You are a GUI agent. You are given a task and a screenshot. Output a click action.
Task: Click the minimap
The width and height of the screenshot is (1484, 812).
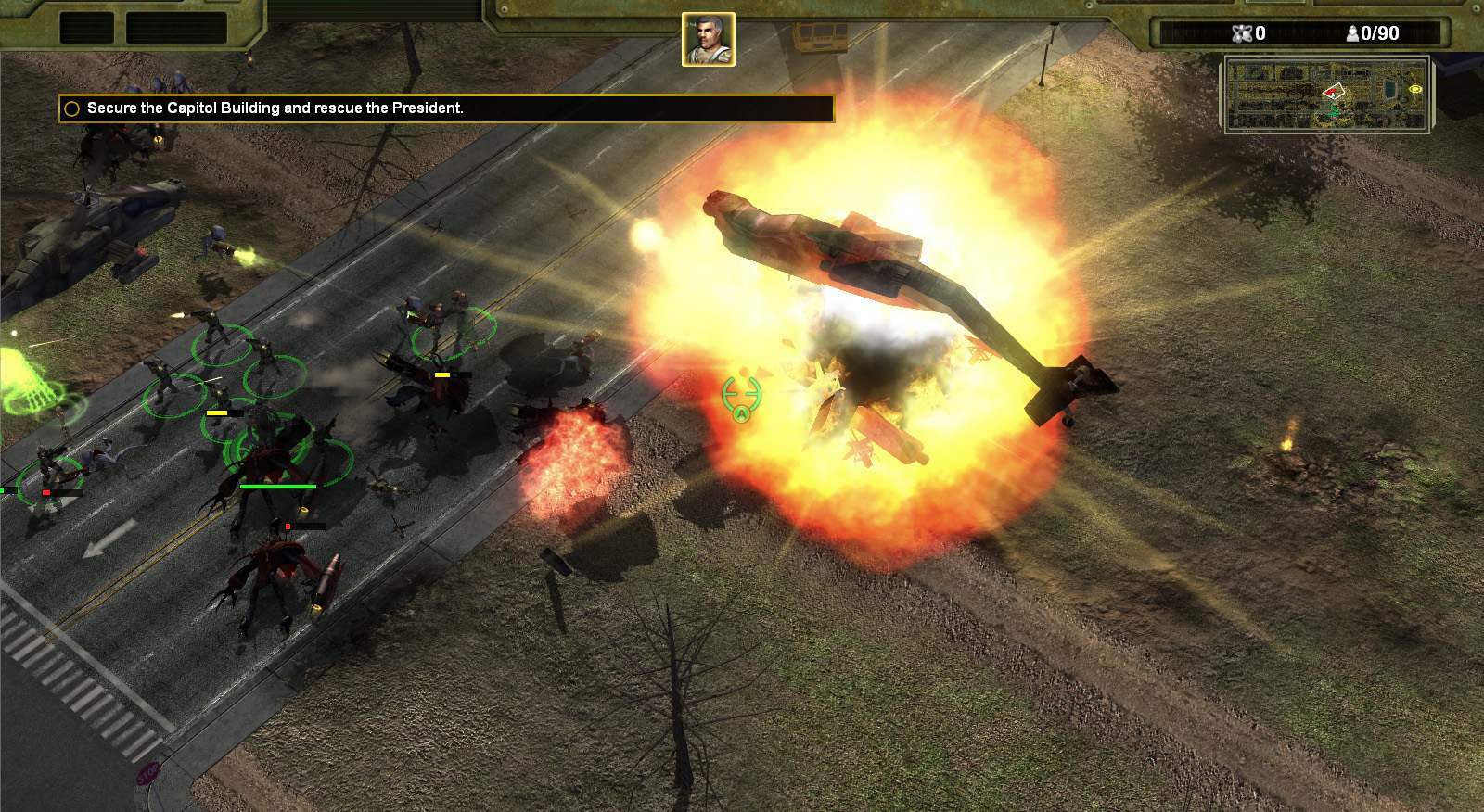tap(1326, 95)
